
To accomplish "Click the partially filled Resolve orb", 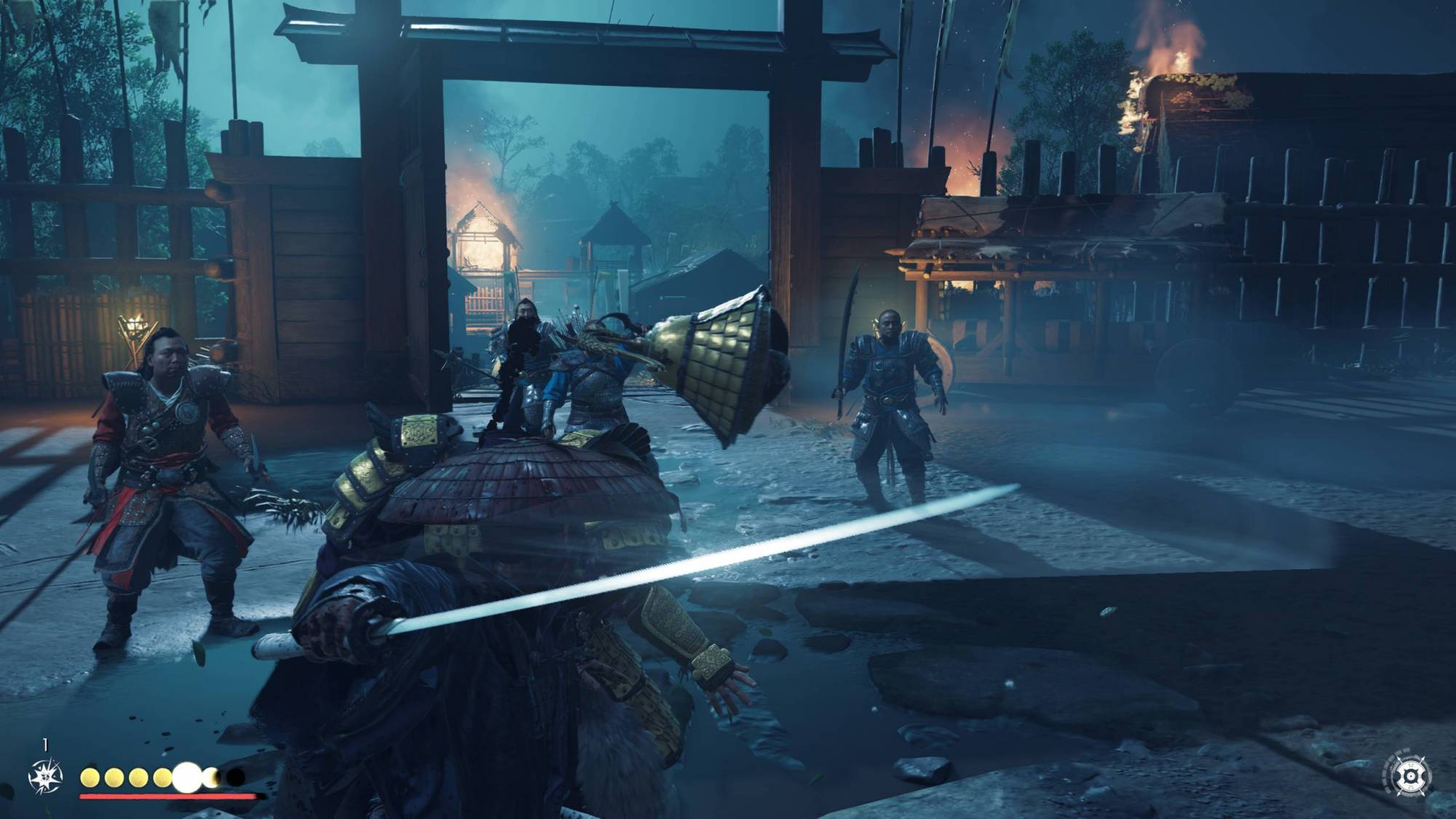I will coord(211,778).
